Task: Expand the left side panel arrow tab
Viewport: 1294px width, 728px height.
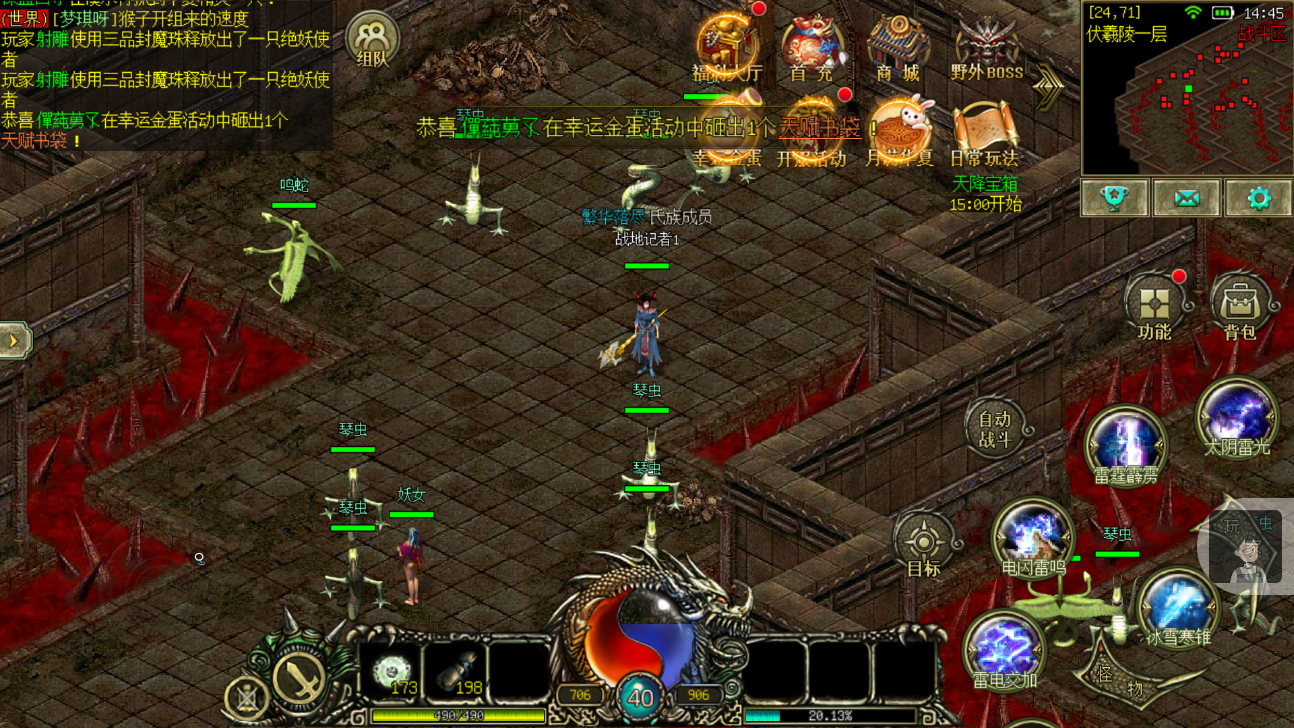Action: (15, 340)
